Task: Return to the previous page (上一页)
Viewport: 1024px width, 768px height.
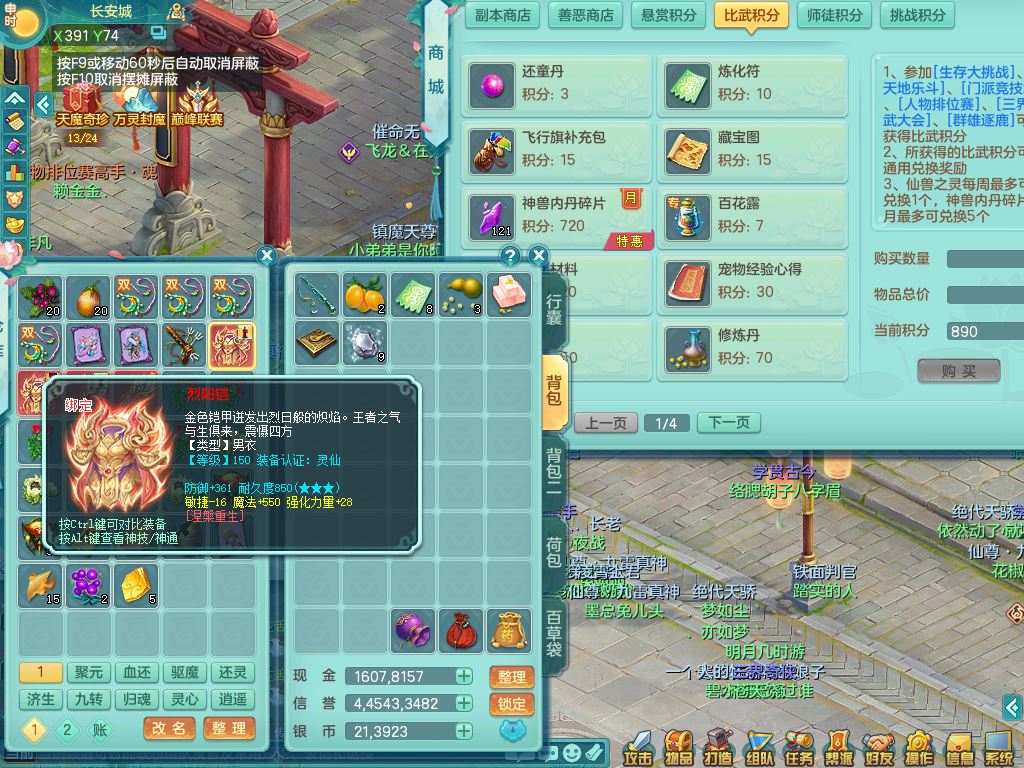Action: (x=605, y=423)
